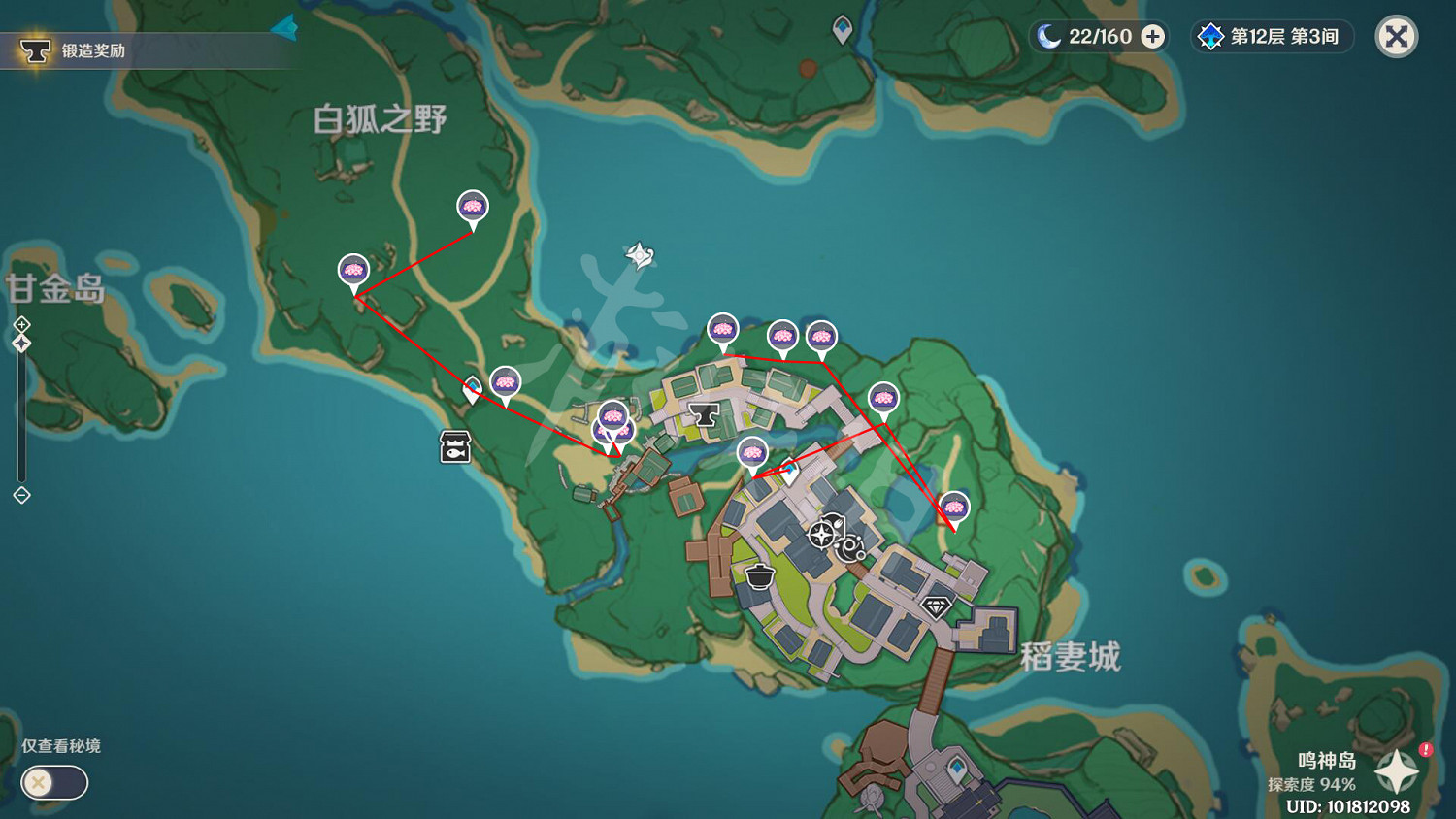Screen dimensions: 1456x819
Task: Open the souvenir shop diamond marker
Action: point(935,606)
